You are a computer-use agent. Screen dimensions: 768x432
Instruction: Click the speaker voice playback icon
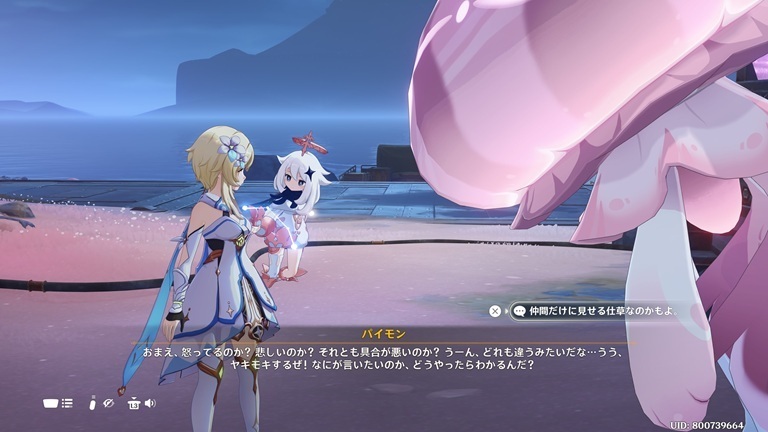(x=150, y=403)
